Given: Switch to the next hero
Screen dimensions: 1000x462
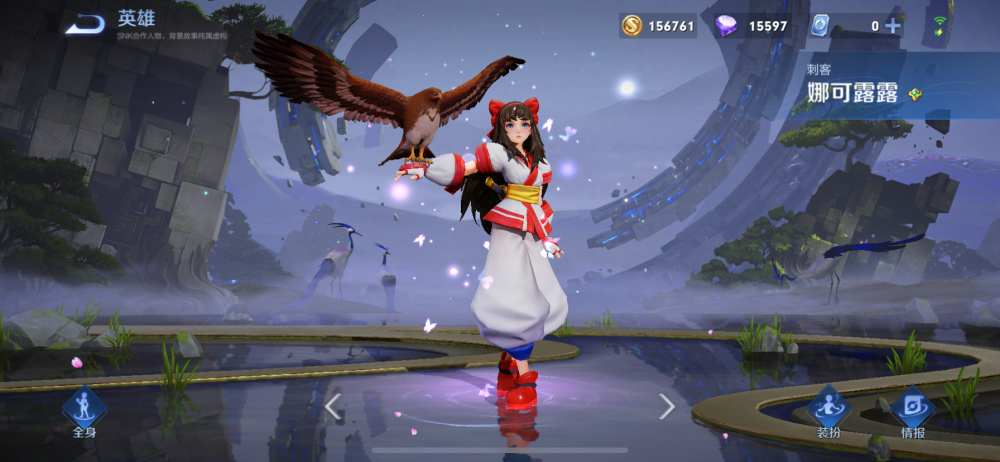Looking at the screenshot, I should pyautogui.click(x=667, y=405).
